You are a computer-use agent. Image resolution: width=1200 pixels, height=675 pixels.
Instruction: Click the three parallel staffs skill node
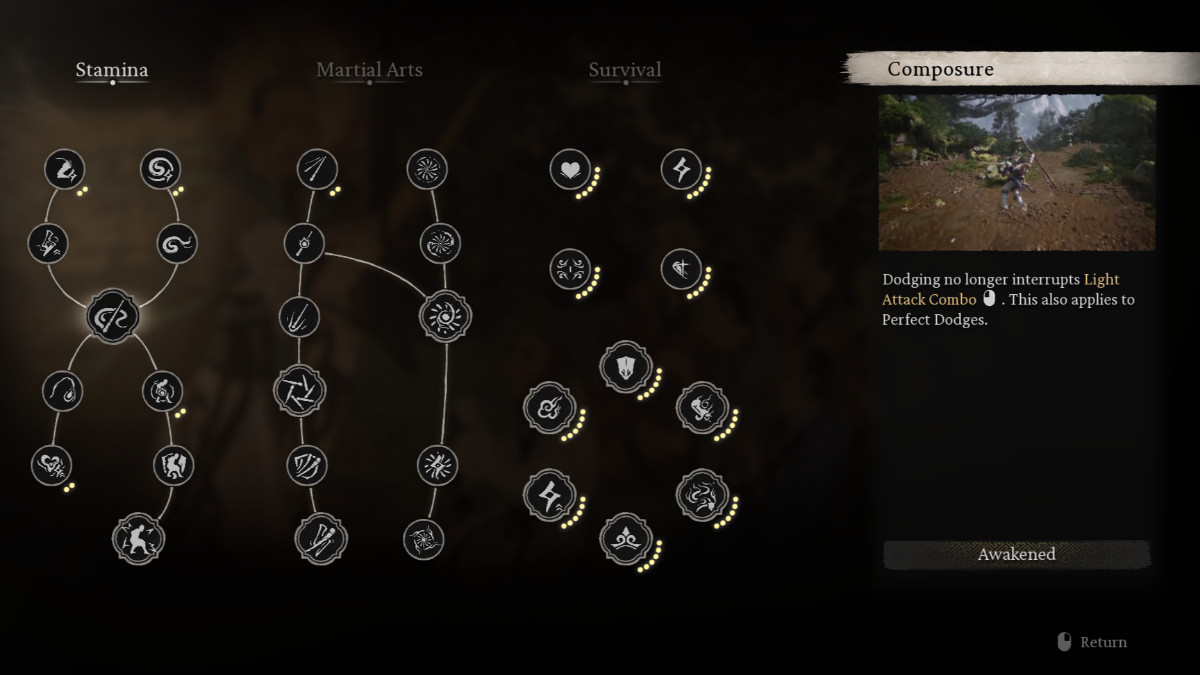[x=318, y=169]
